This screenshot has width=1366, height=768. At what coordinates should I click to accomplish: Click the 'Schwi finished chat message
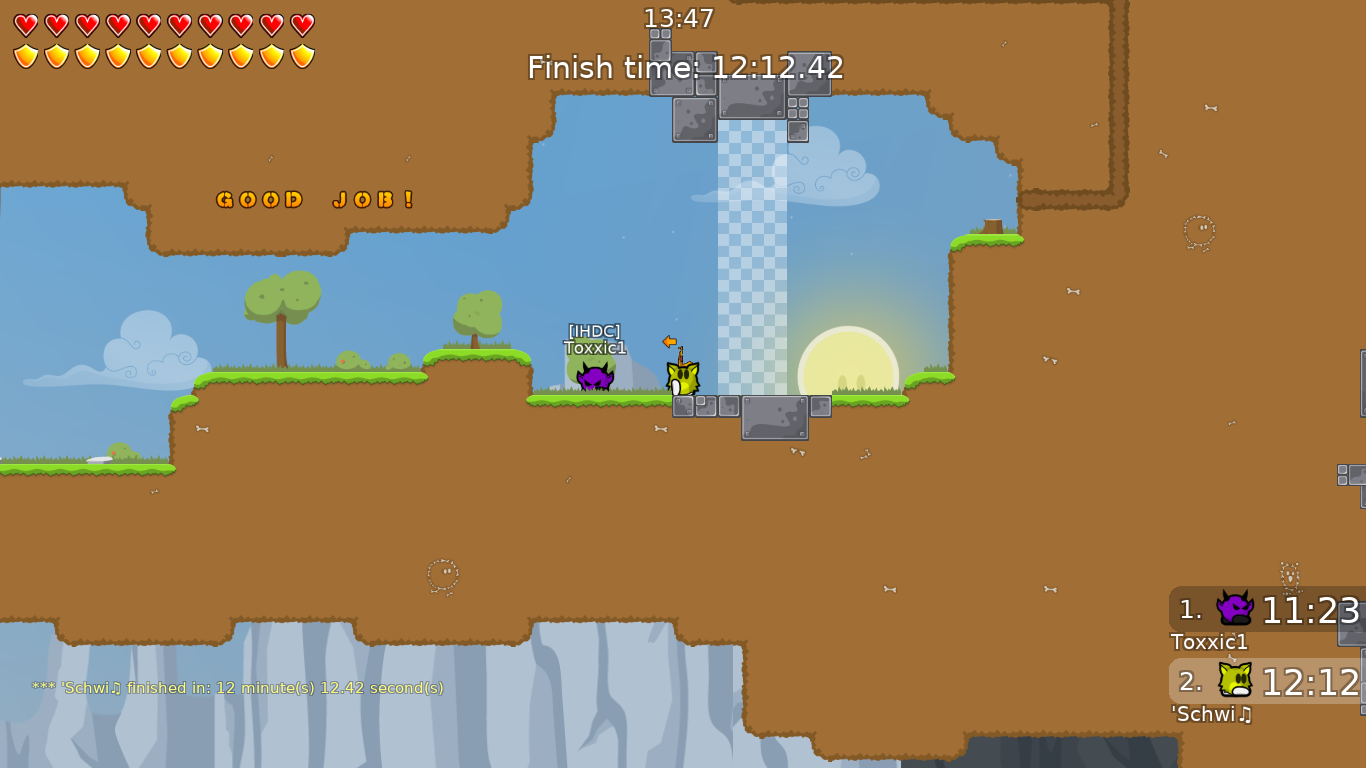pos(238,688)
